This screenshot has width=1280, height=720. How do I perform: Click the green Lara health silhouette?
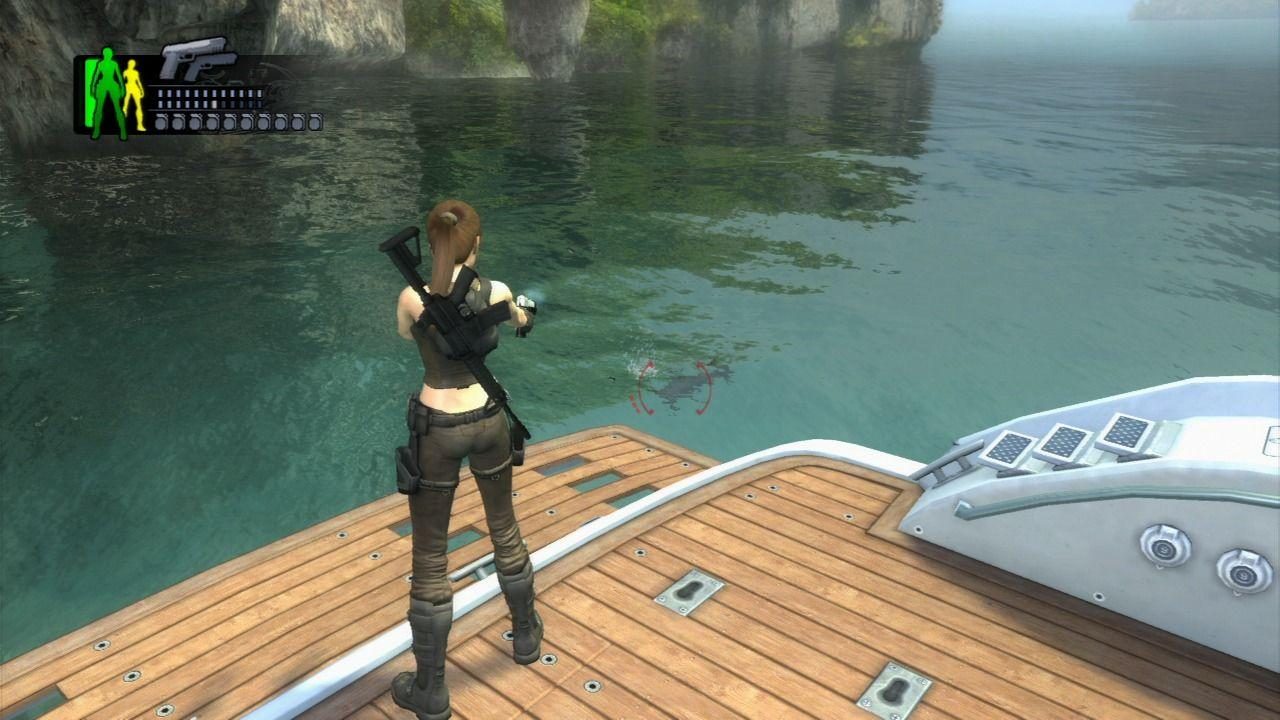106,91
